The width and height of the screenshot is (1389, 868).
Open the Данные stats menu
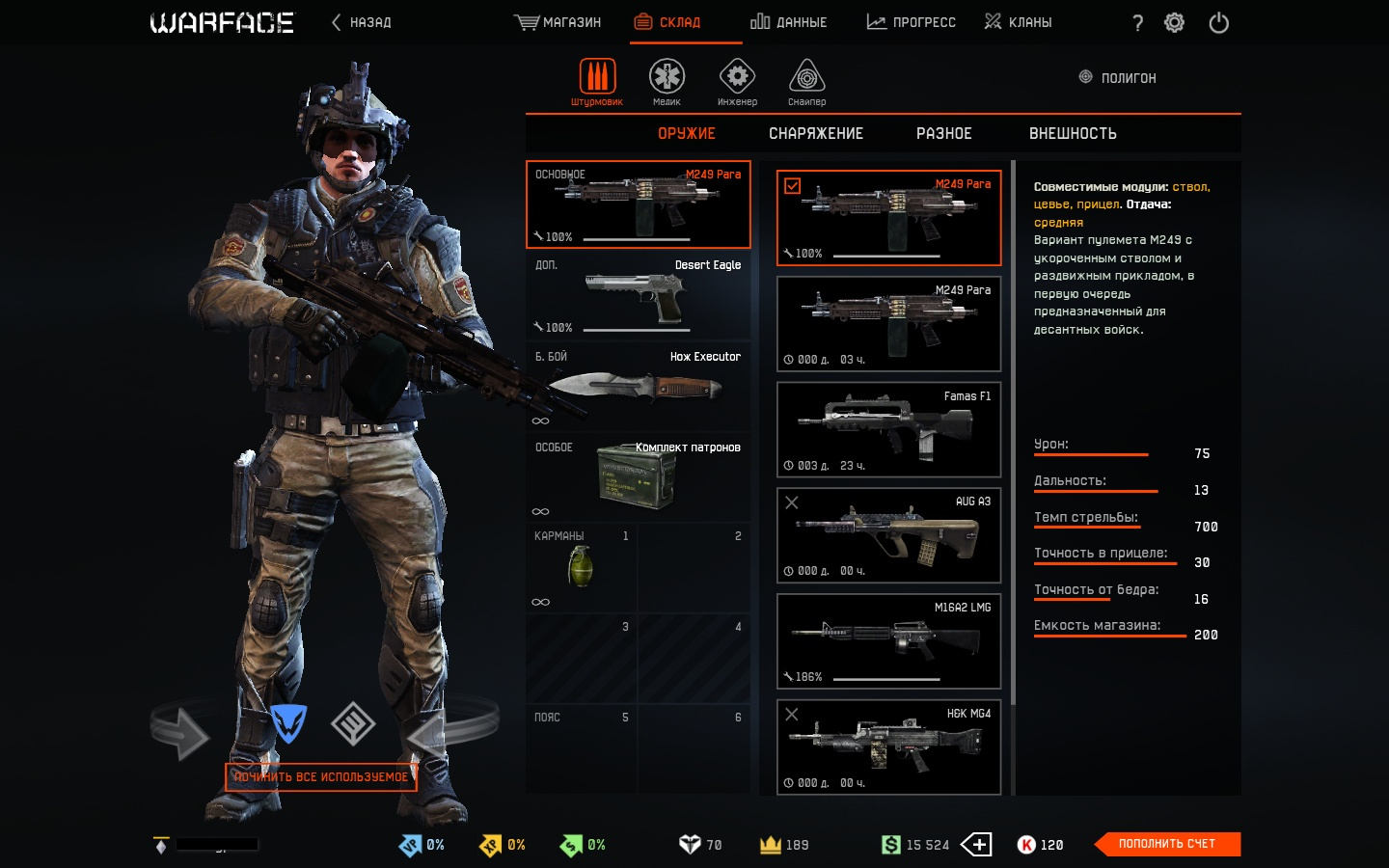tap(788, 22)
